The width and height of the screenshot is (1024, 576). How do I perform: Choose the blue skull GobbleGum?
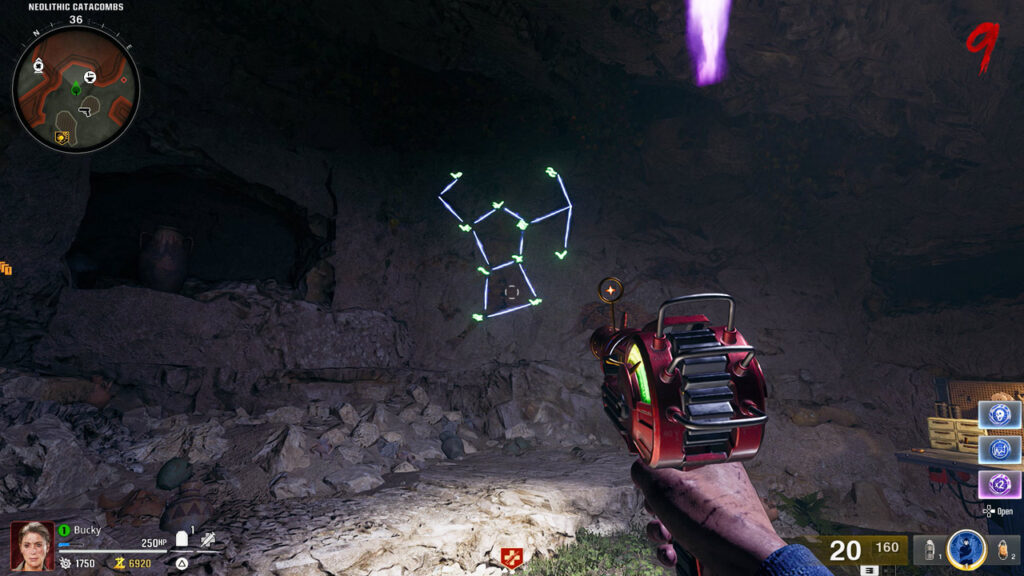(x=998, y=415)
